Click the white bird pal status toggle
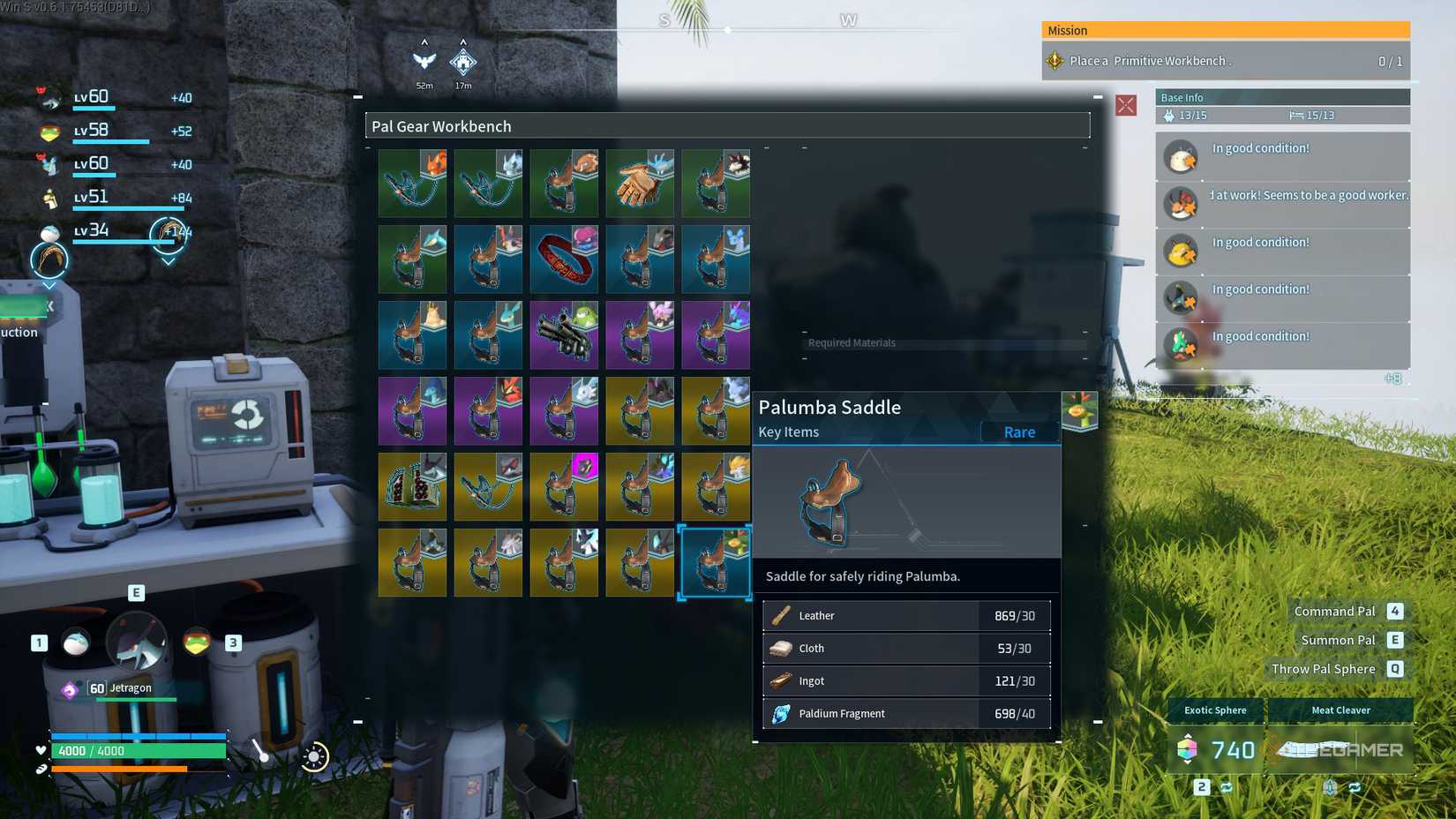The image size is (1456, 819). click(1180, 156)
